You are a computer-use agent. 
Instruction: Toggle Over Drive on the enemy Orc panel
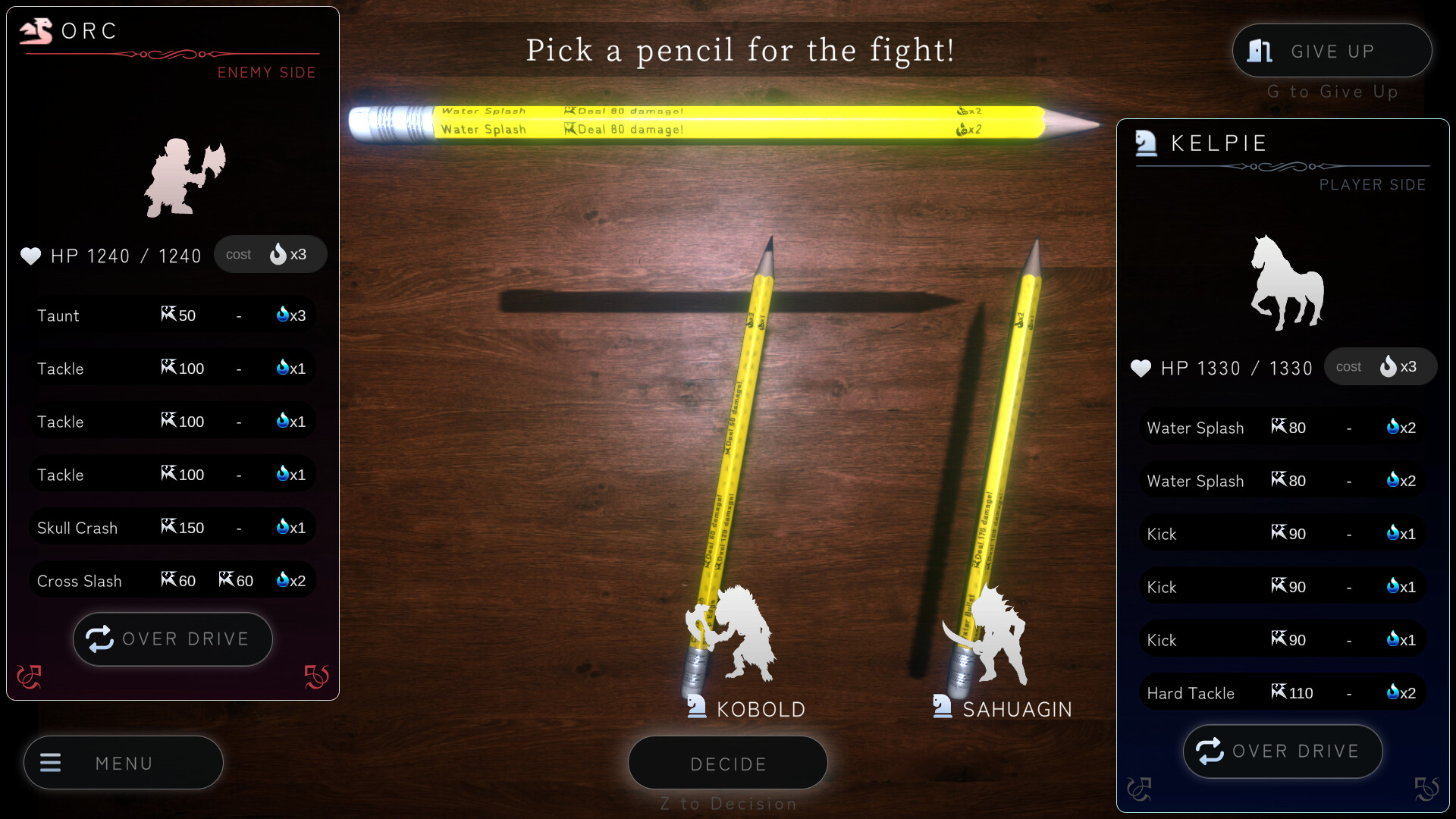tap(172, 639)
